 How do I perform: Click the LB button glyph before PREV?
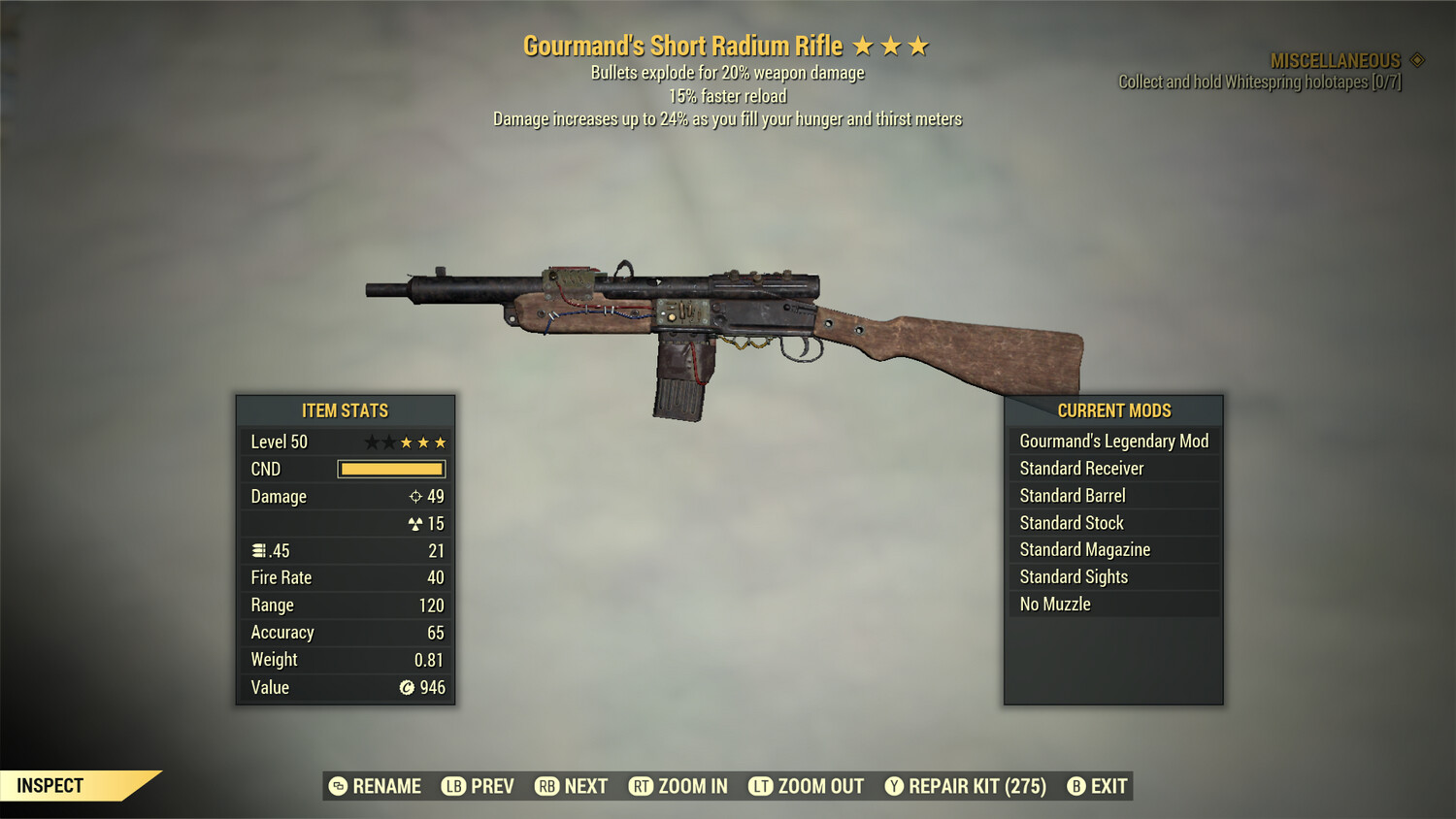pos(452,786)
